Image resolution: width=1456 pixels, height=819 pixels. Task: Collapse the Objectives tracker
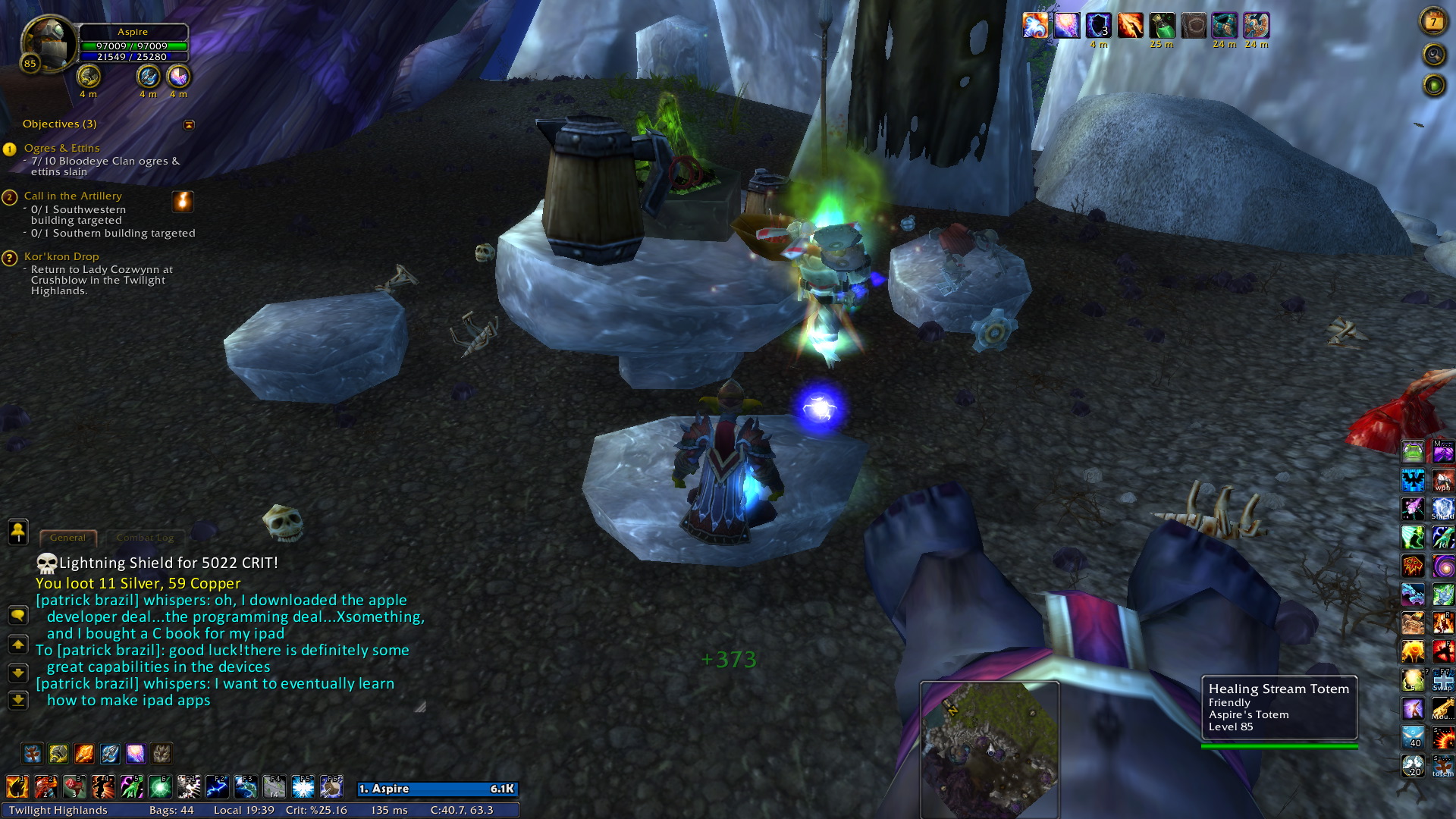(189, 124)
